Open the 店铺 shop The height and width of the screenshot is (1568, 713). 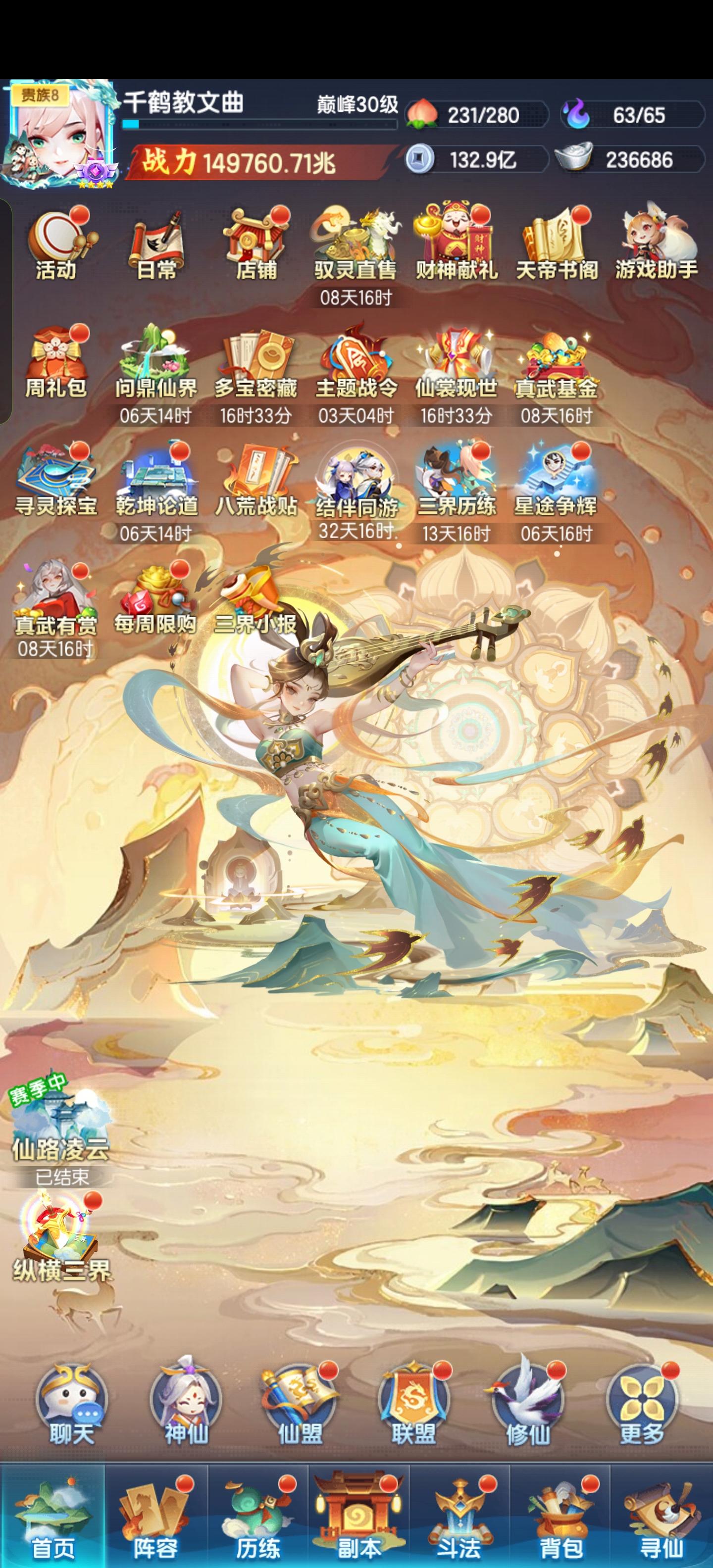(x=252, y=241)
